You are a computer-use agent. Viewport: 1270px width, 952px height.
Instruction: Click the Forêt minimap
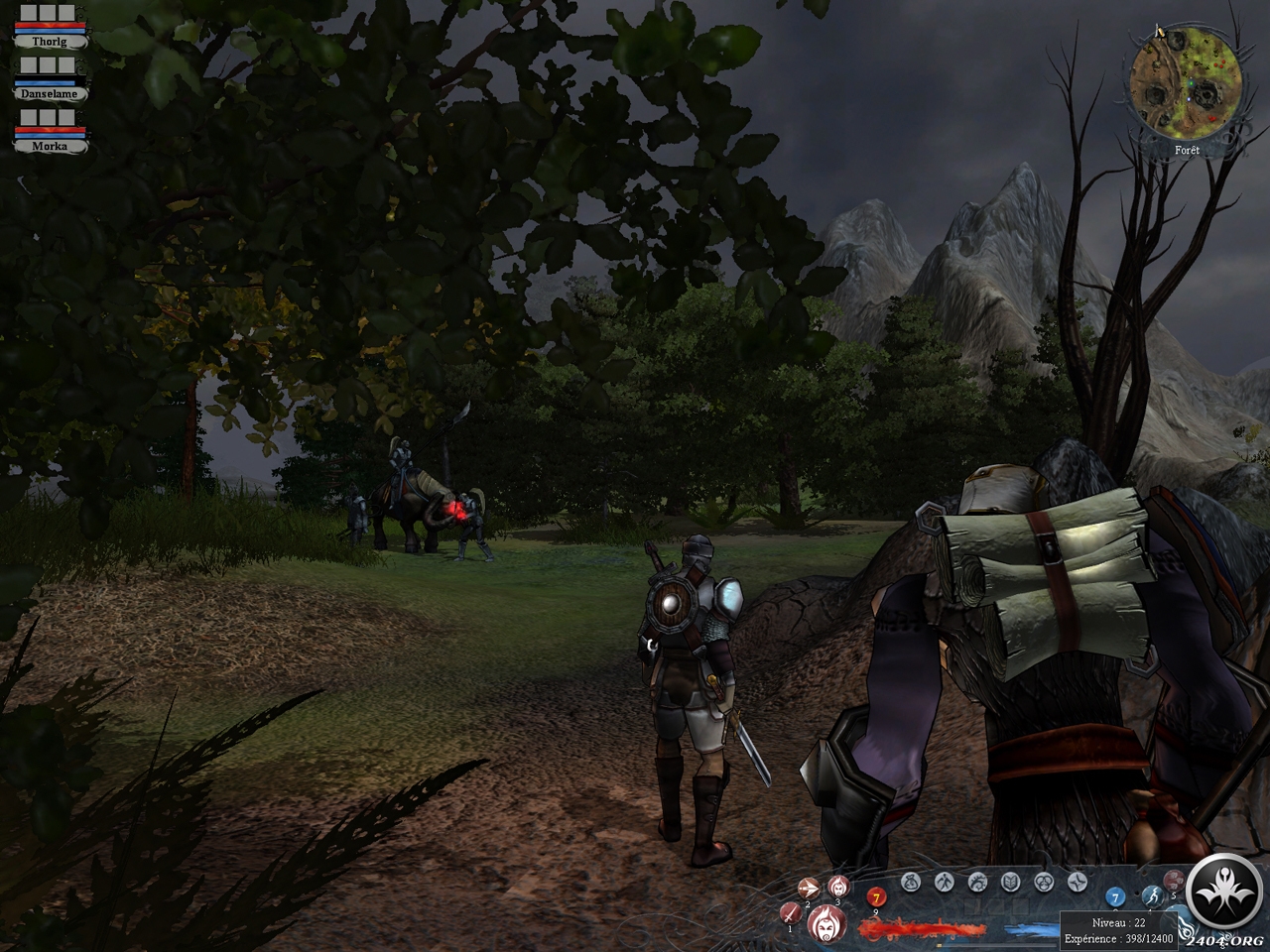coord(1182,82)
